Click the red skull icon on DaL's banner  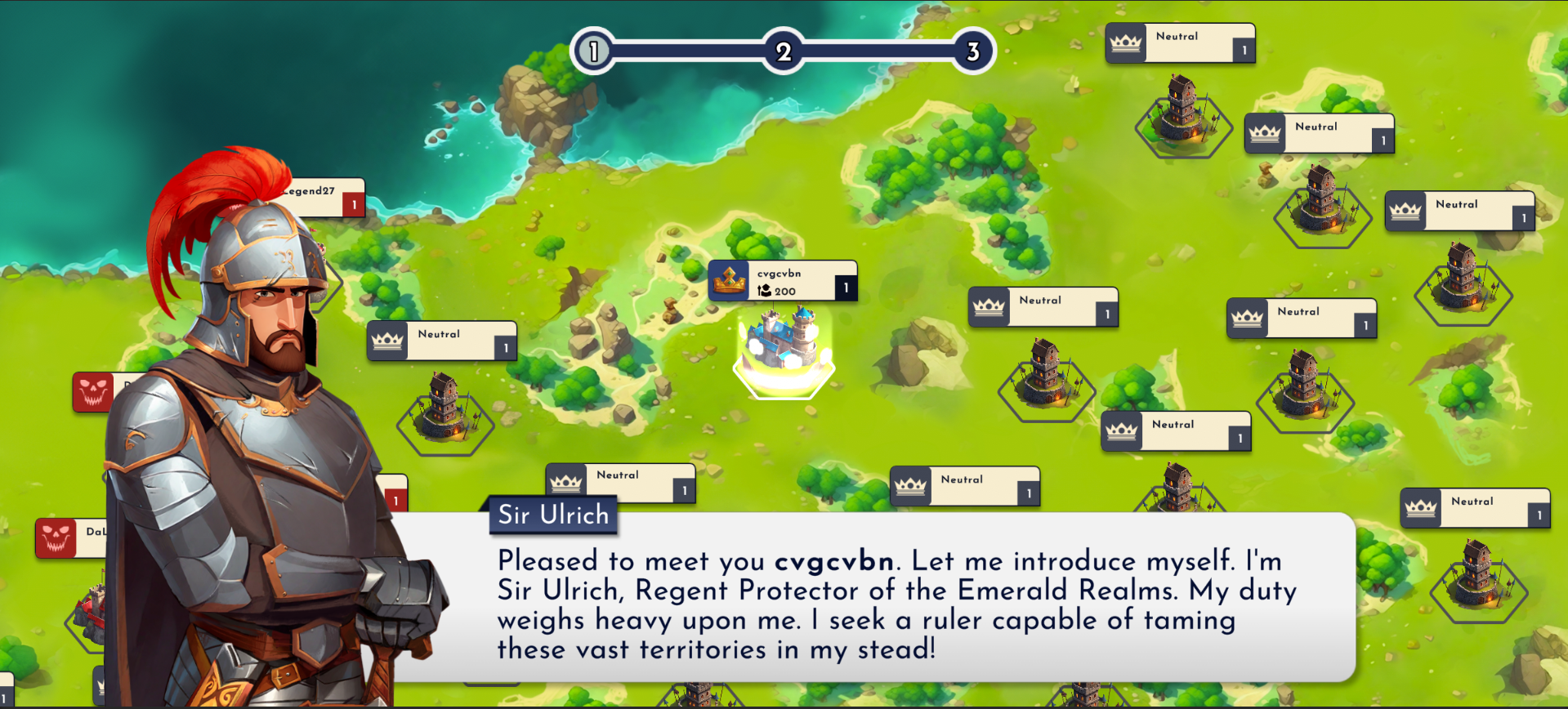57,537
